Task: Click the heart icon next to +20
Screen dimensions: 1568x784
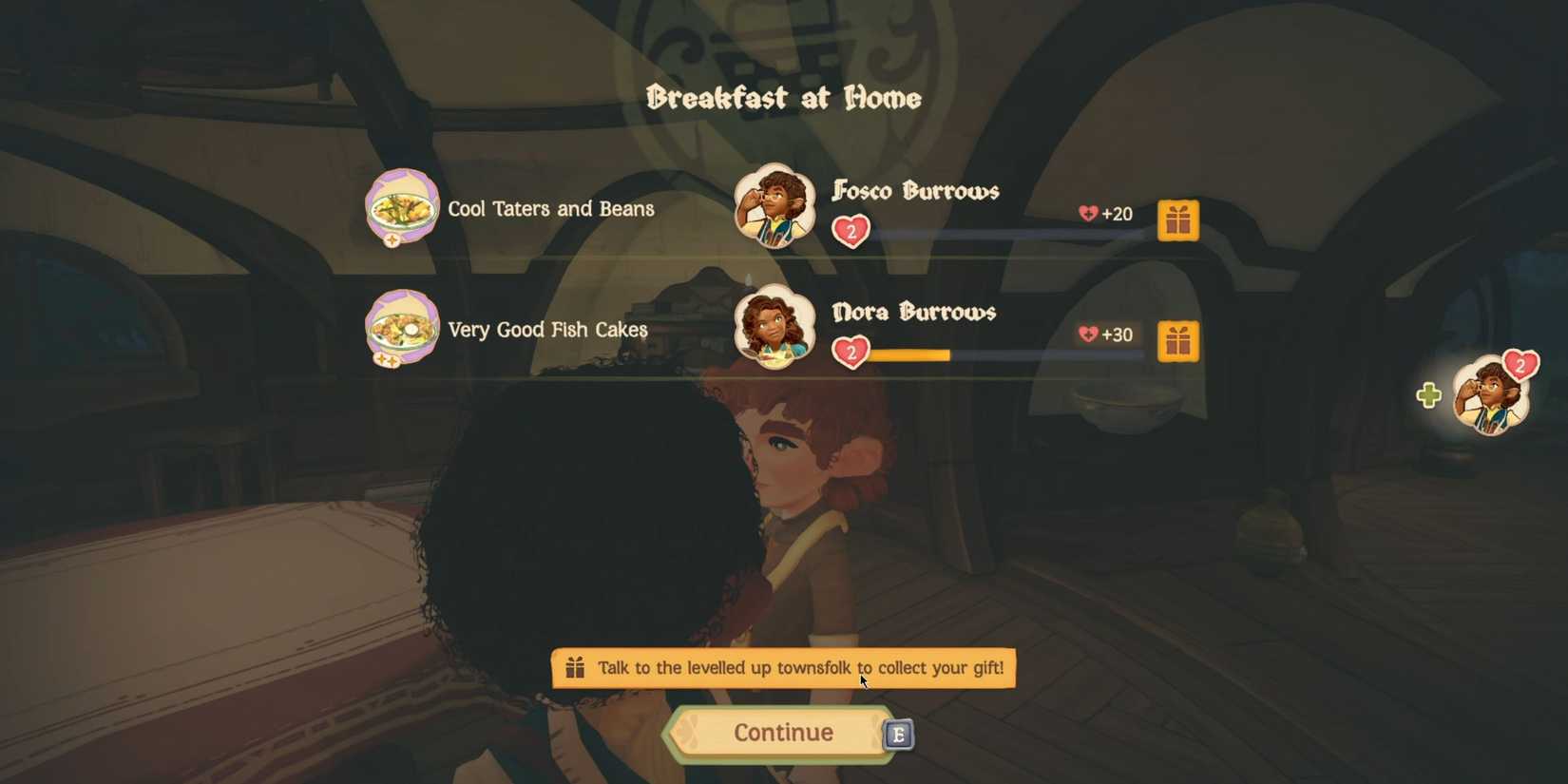Action: click(x=1087, y=213)
